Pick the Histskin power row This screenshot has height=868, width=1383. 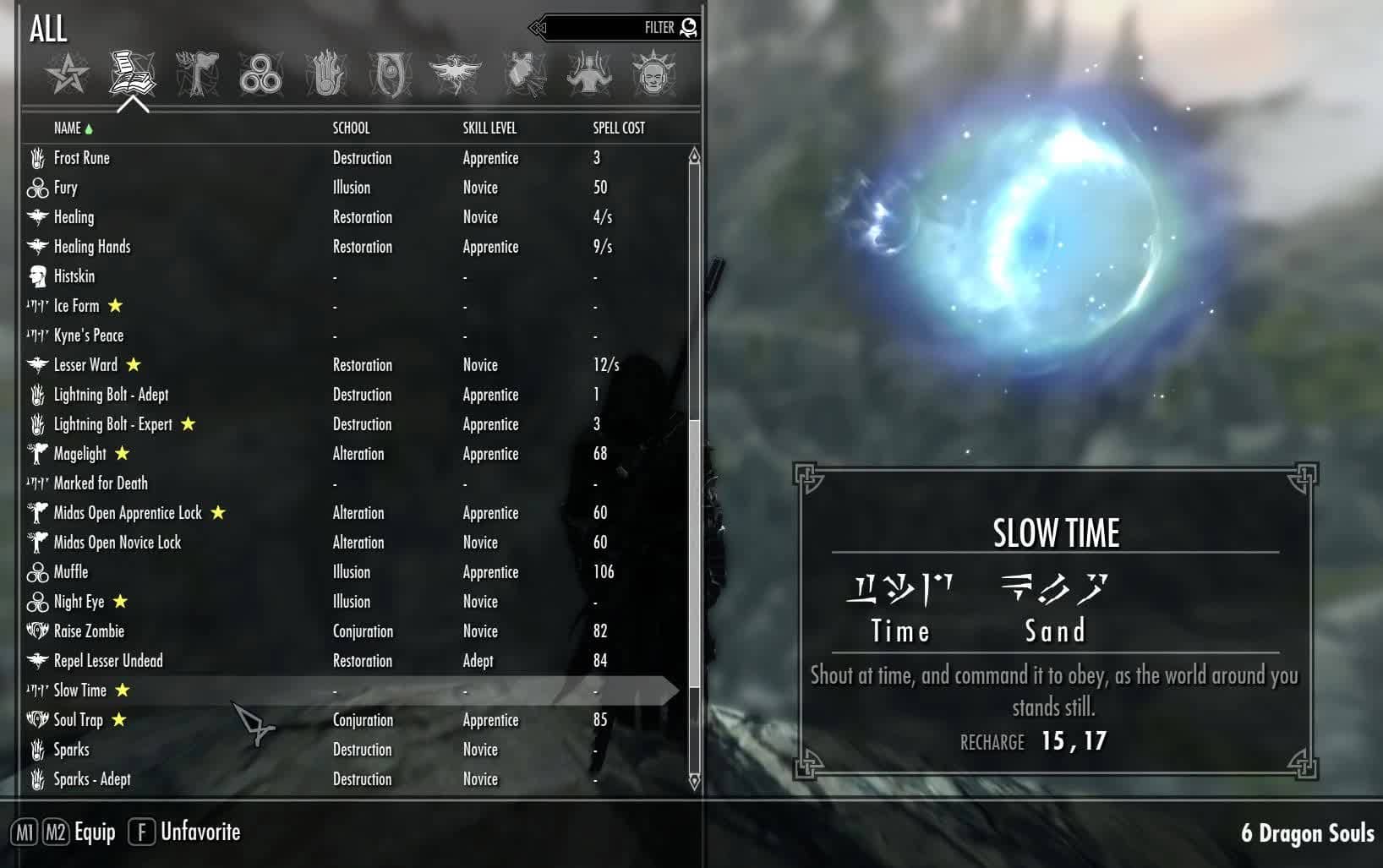(74, 276)
